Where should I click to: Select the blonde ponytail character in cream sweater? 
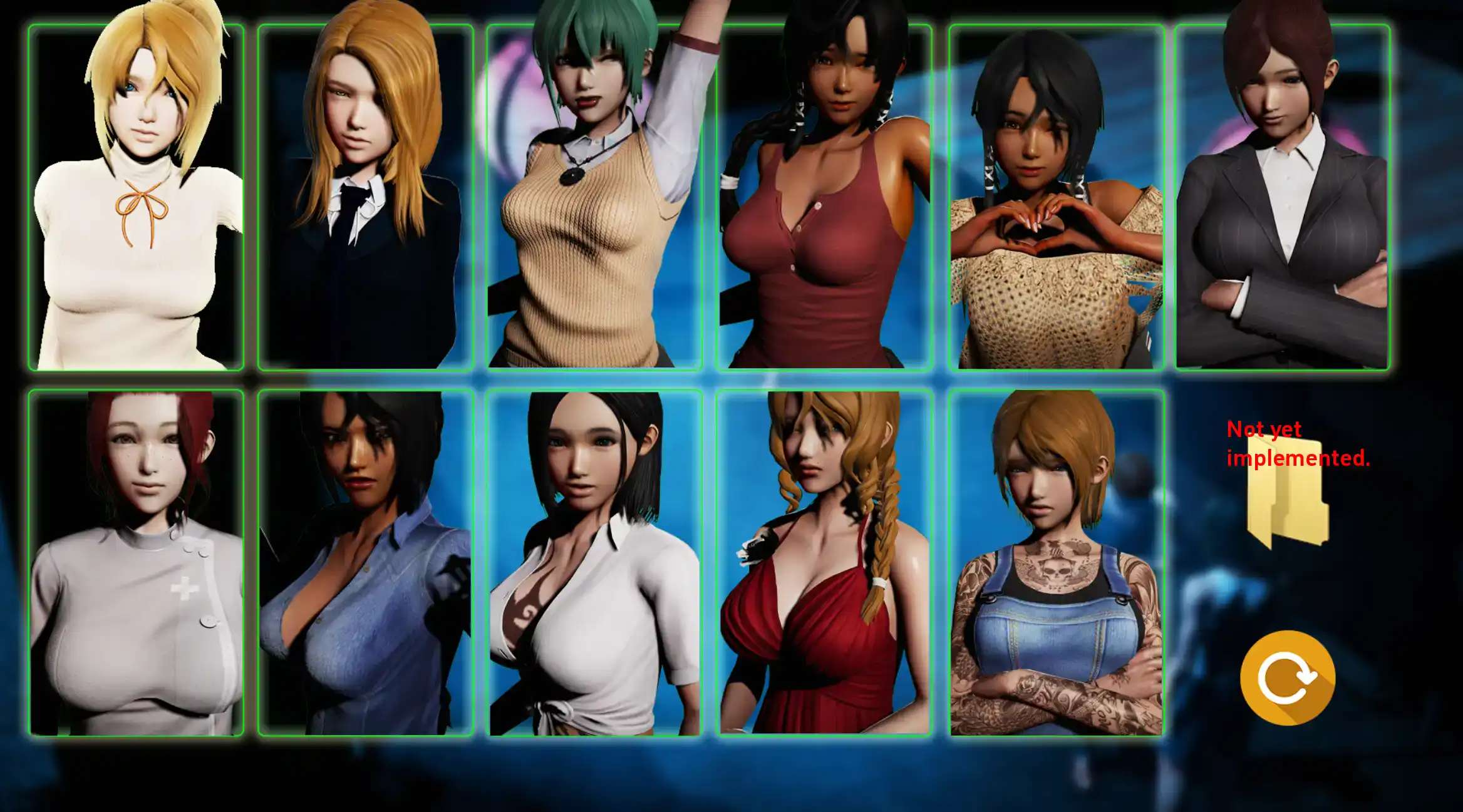(x=136, y=197)
